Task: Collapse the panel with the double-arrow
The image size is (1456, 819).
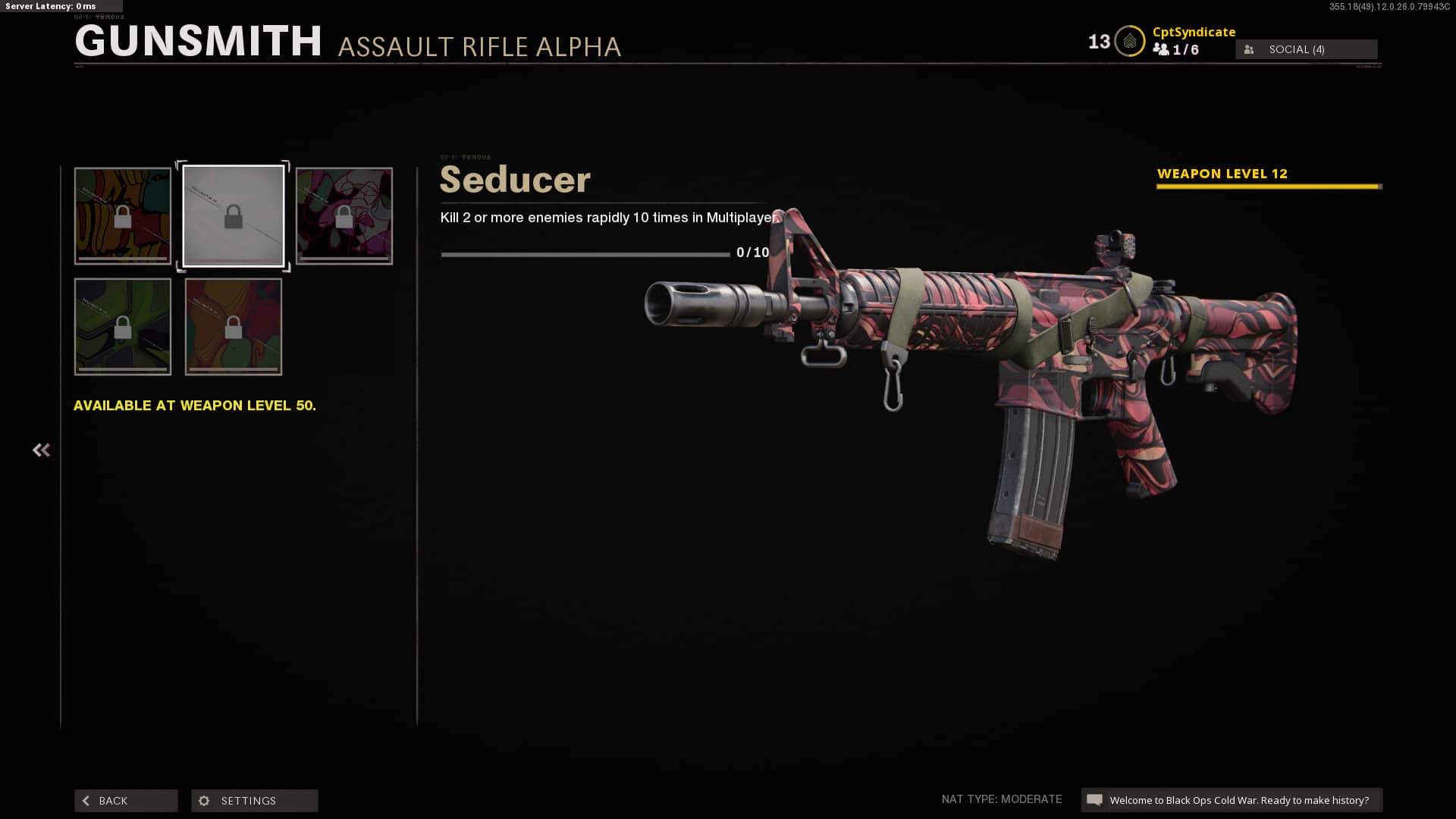Action: click(x=41, y=450)
